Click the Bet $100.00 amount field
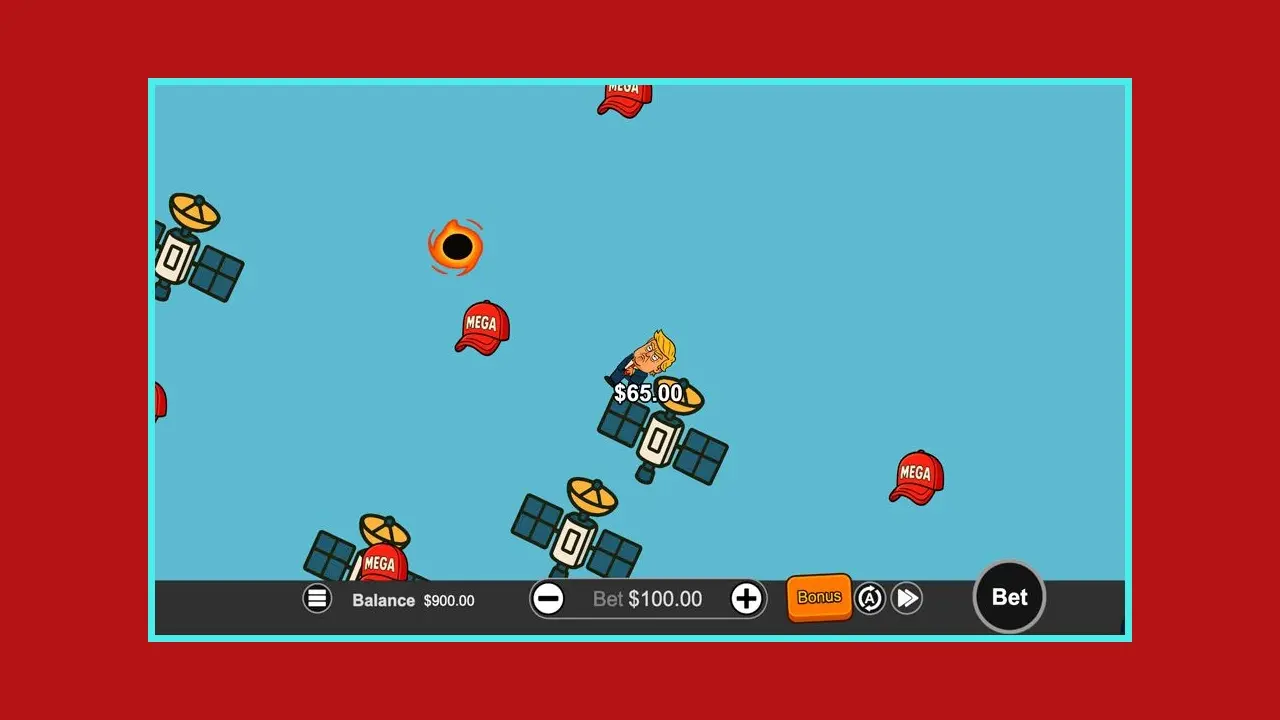The image size is (1280, 720). [x=648, y=598]
